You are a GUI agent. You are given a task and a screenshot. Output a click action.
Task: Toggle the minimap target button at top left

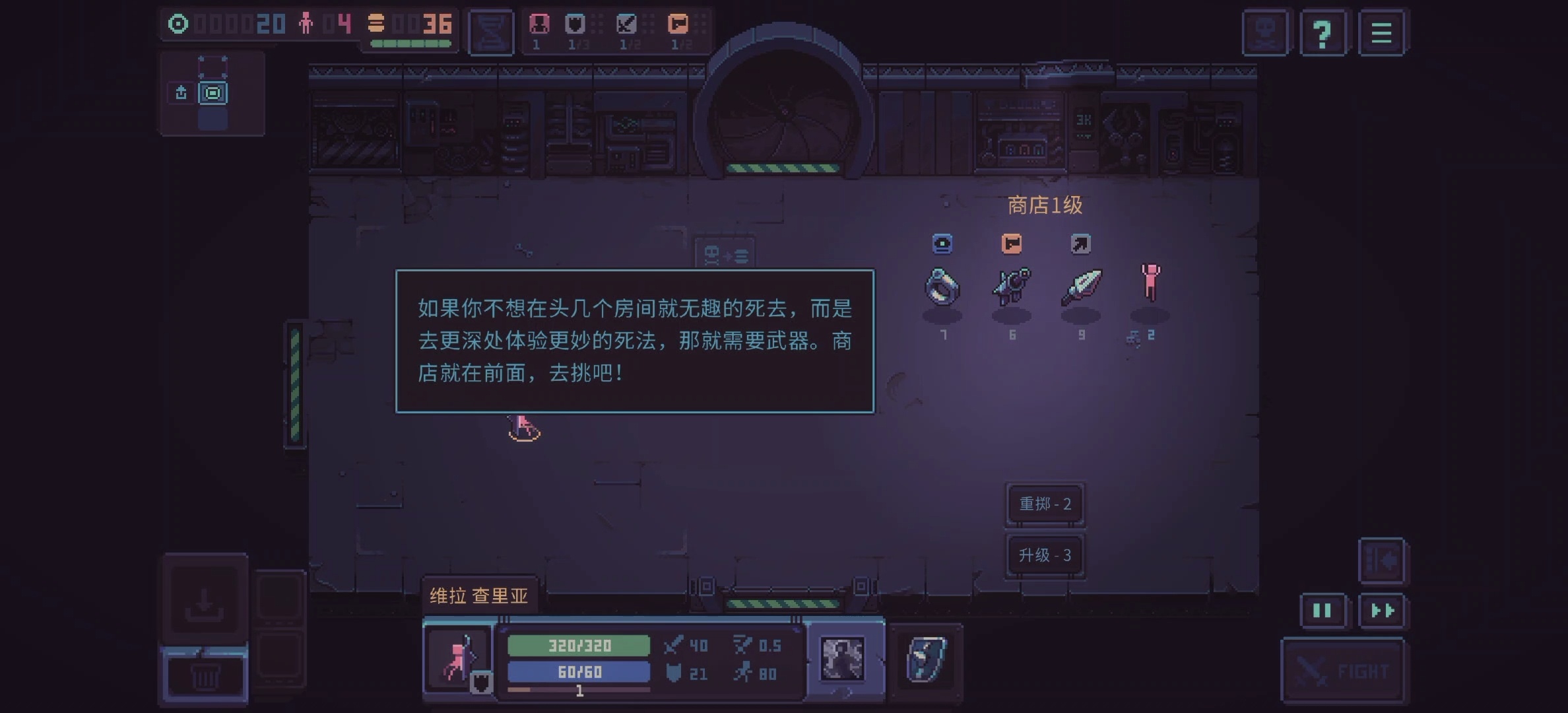pyautogui.click(x=212, y=93)
